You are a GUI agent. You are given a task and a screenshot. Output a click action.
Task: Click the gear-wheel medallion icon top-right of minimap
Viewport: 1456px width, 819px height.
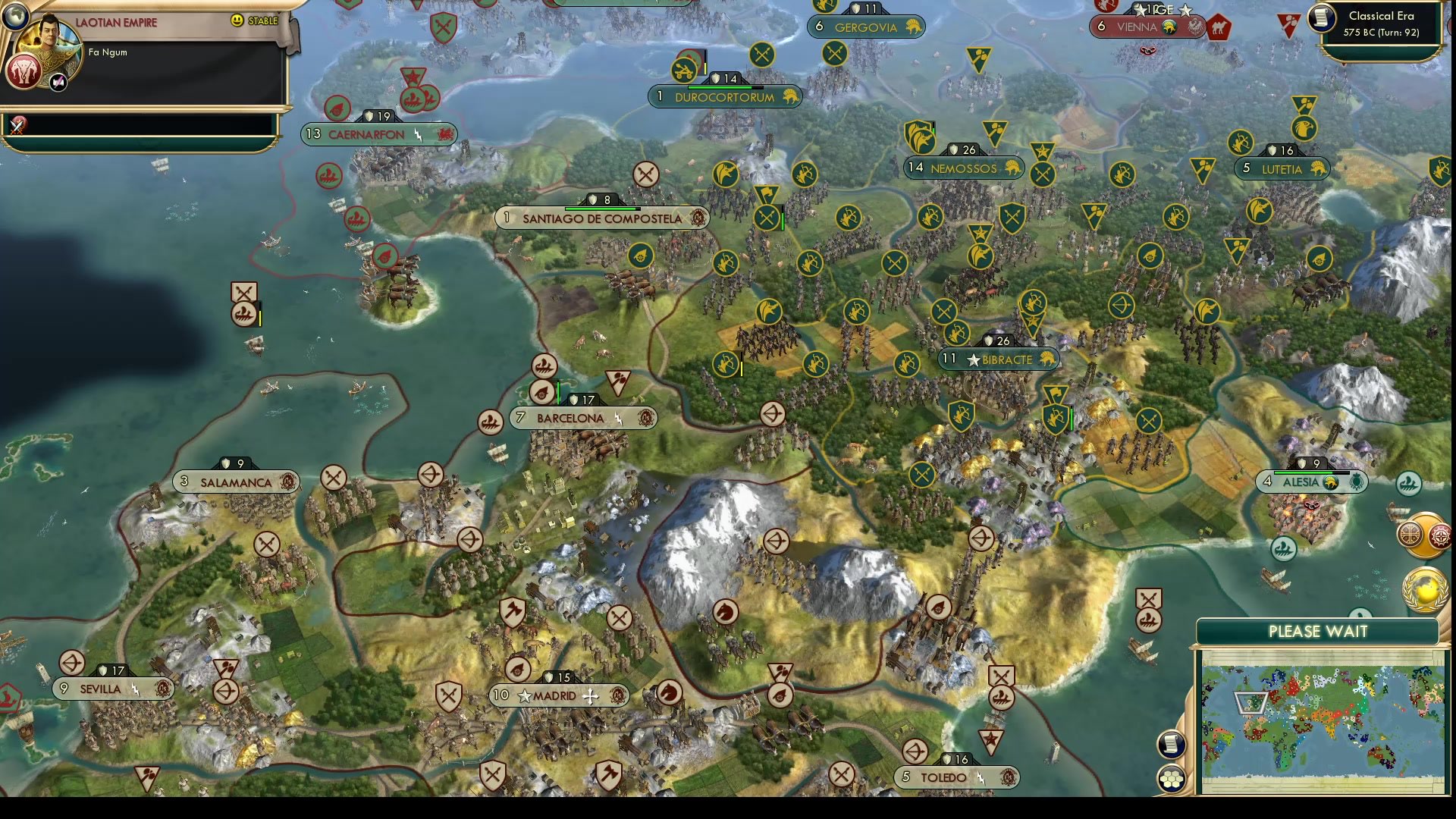click(x=1443, y=535)
